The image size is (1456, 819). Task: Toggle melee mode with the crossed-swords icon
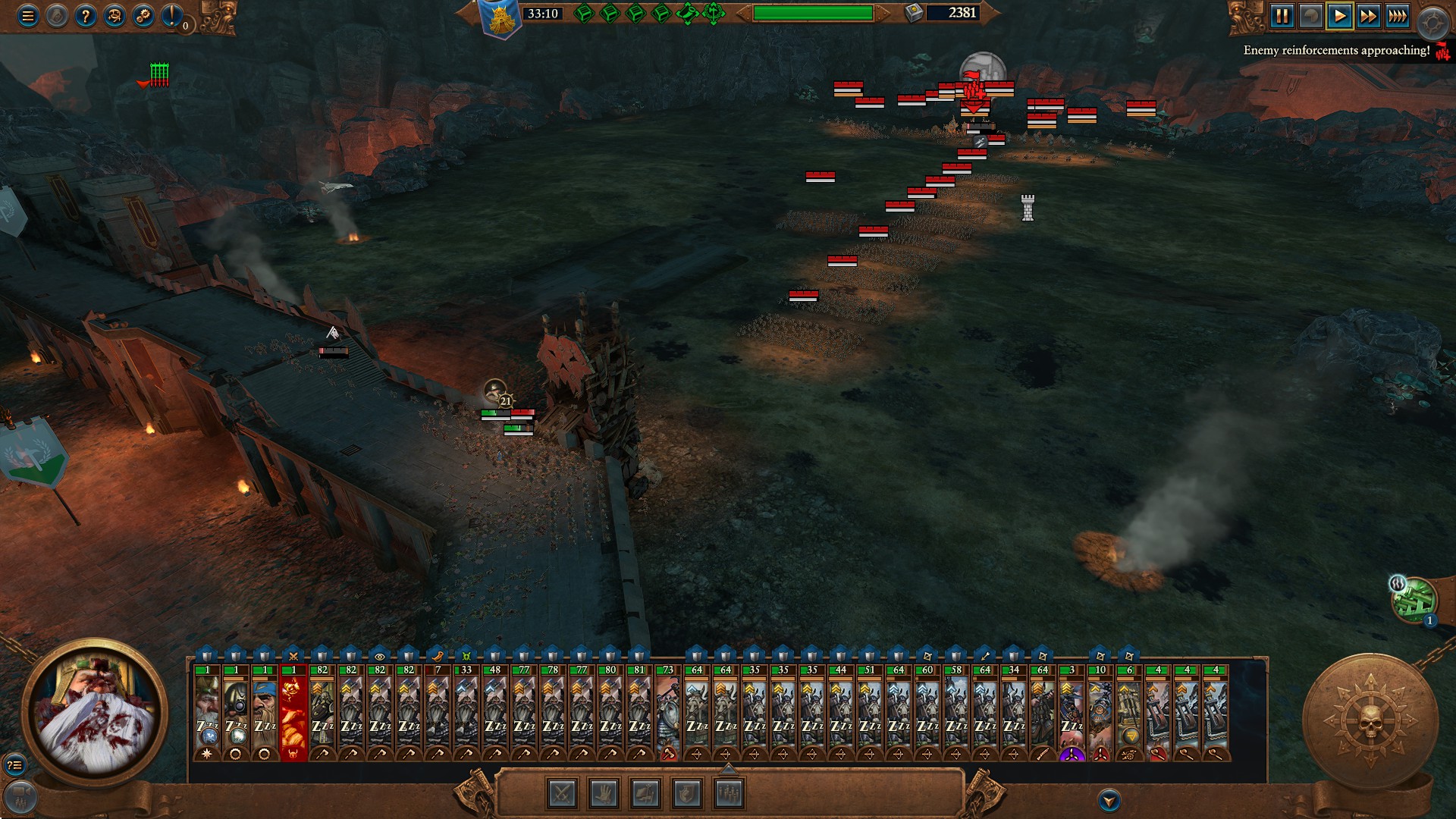[x=563, y=794]
